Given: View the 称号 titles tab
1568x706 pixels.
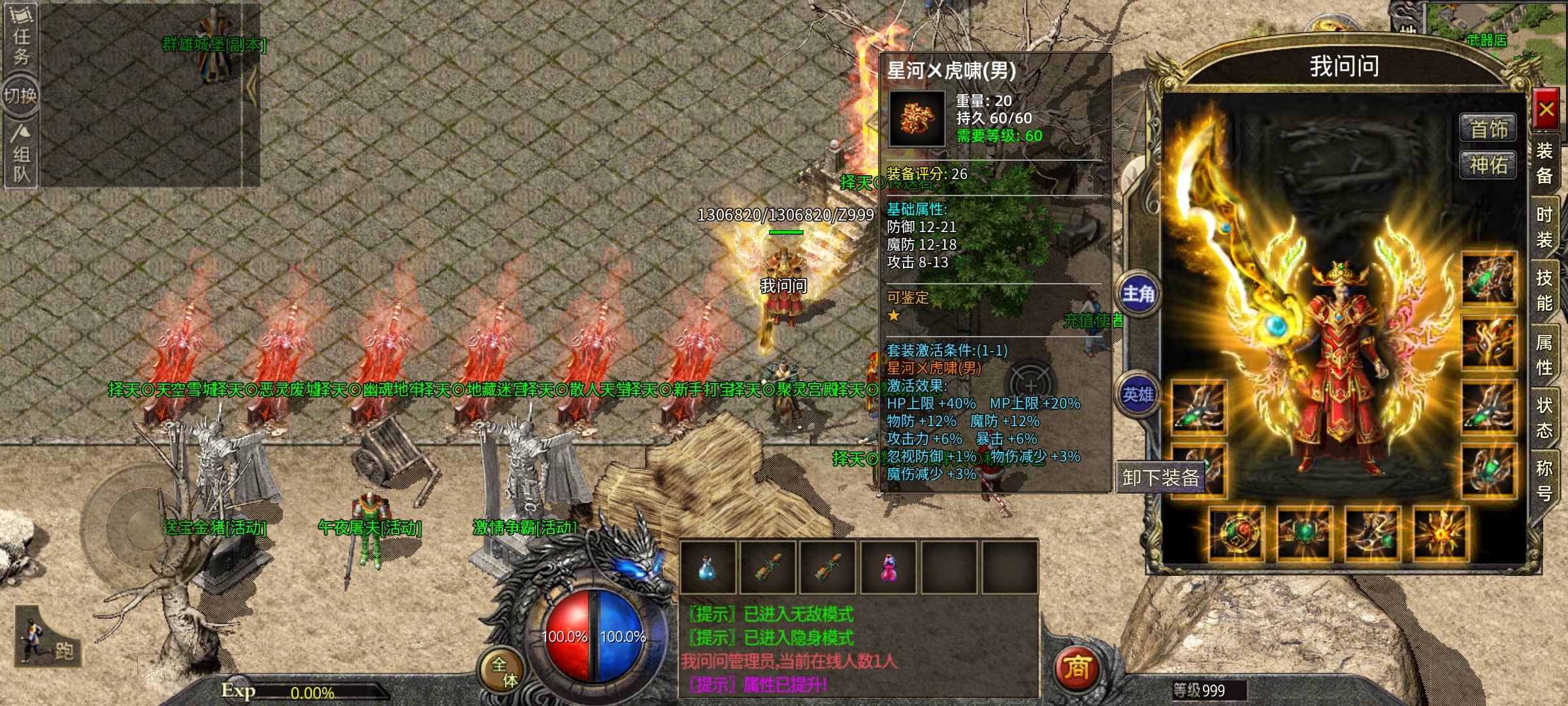Looking at the screenshot, I should pos(1544,480).
